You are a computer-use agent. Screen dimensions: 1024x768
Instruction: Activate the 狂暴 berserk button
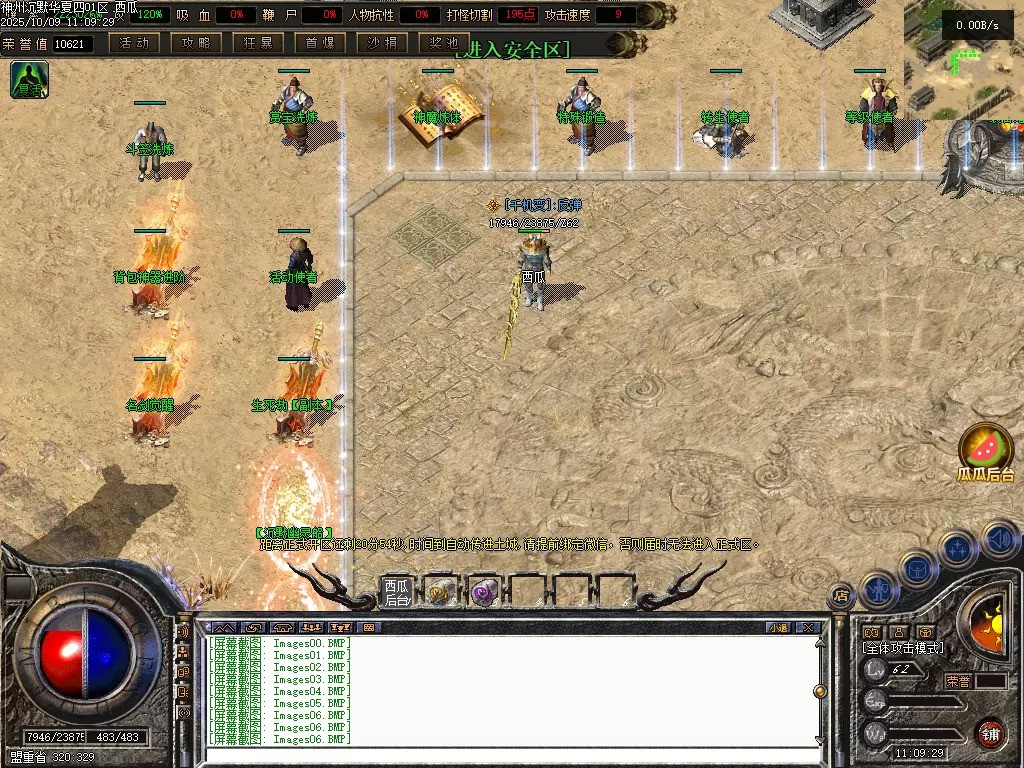259,43
